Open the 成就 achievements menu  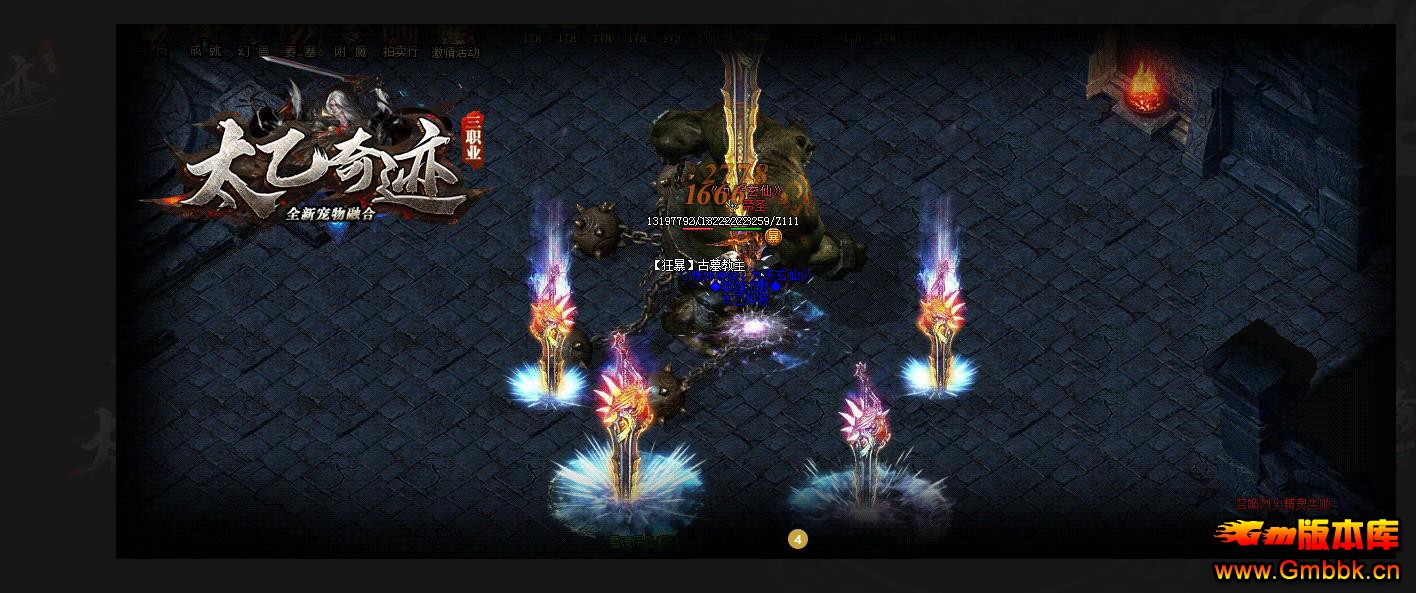click(205, 52)
